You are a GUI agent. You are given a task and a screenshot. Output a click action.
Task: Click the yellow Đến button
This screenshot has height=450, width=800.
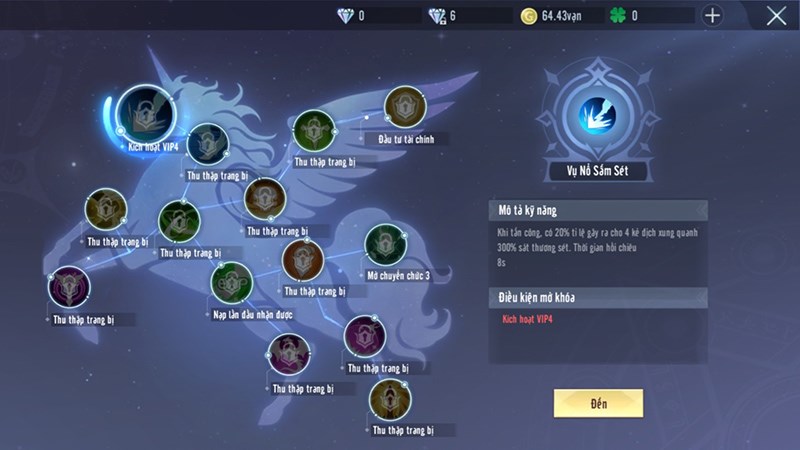pyautogui.click(x=598, y=402)
